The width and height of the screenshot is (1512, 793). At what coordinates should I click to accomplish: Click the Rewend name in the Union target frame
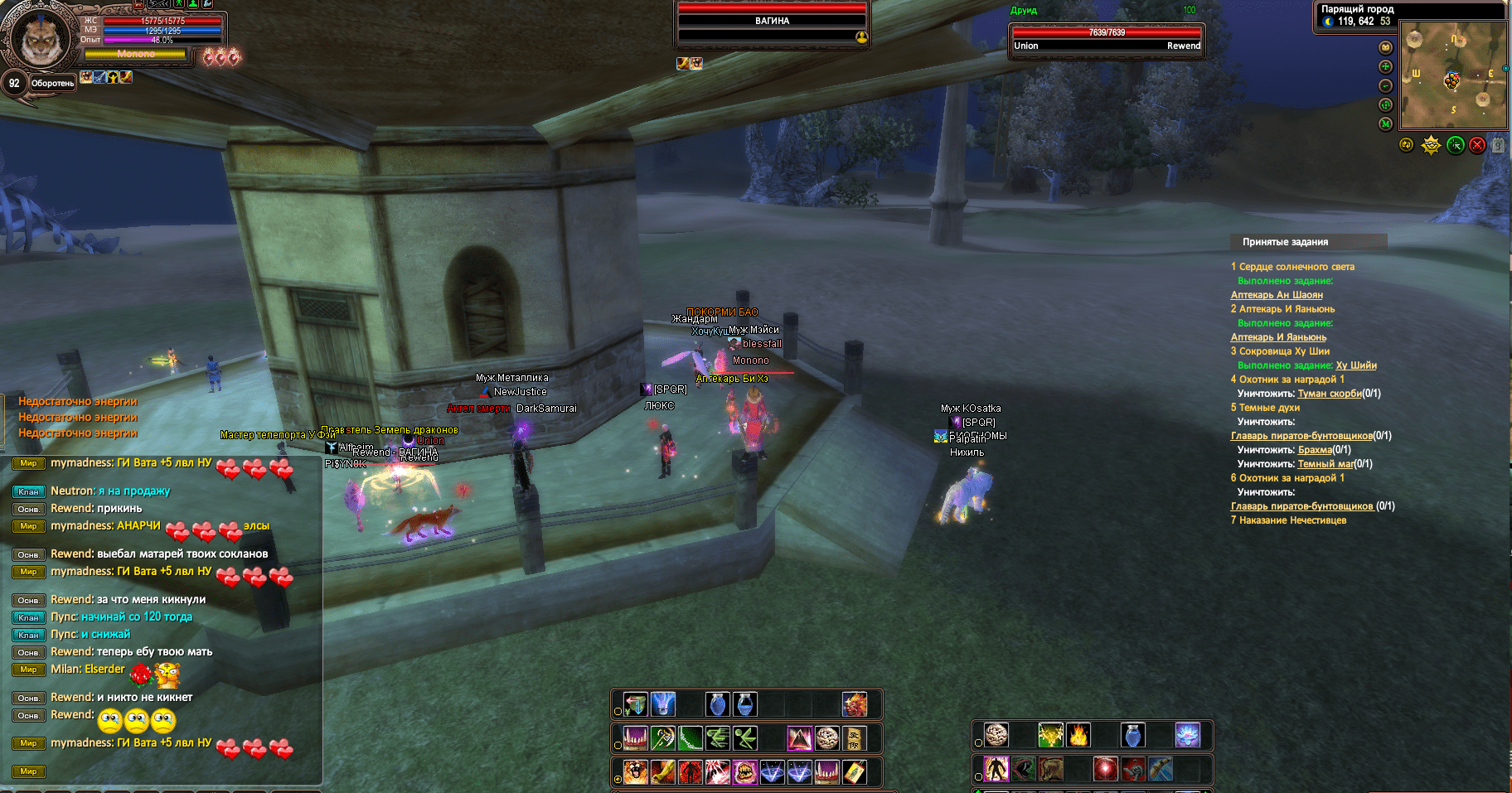pos(1183,46)
